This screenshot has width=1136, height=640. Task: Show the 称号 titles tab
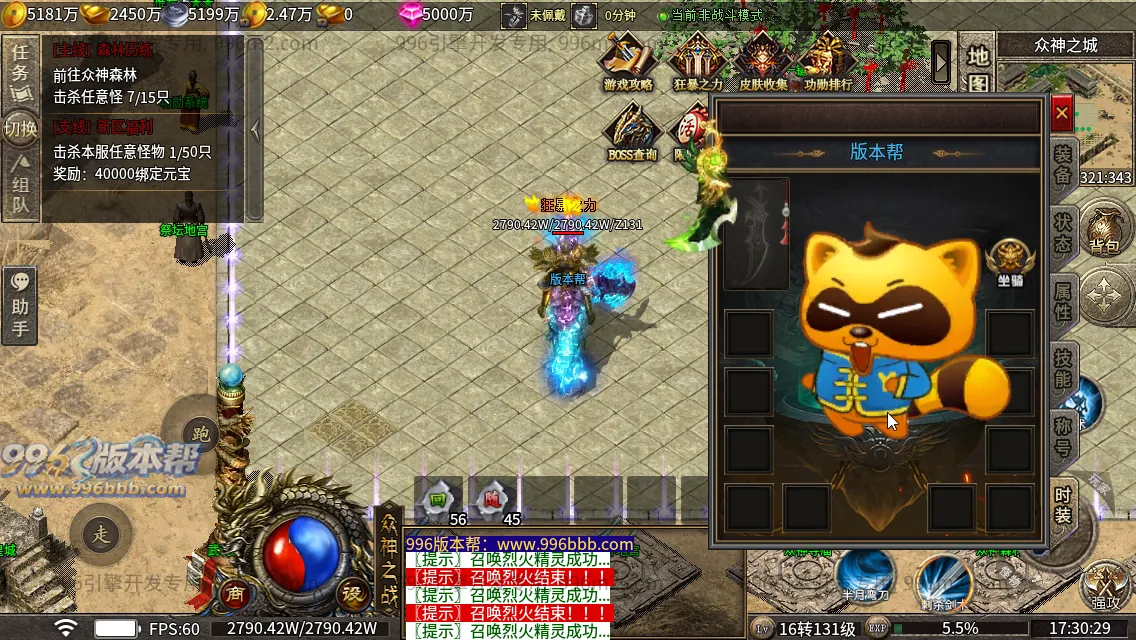[1063, 437]
